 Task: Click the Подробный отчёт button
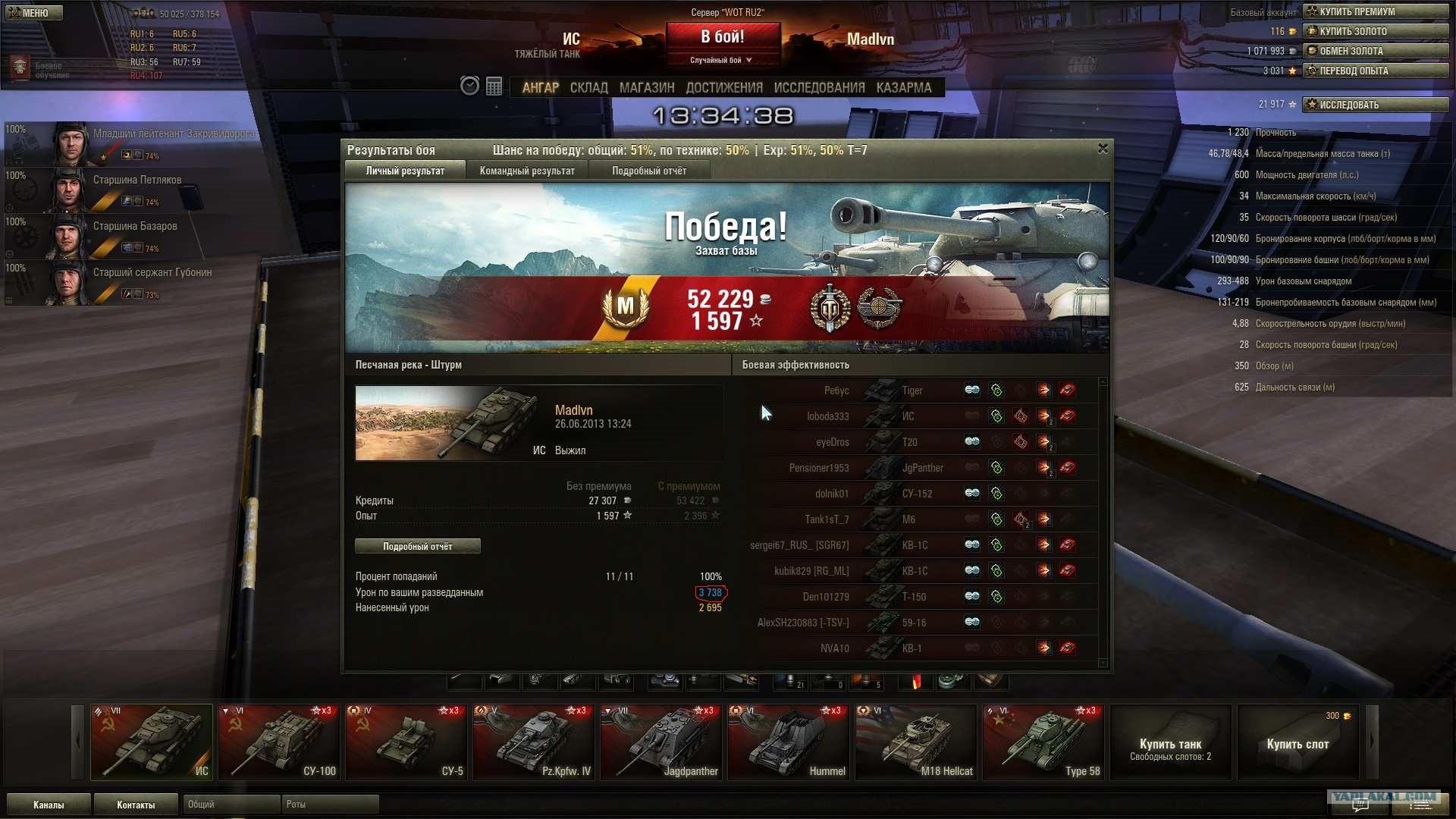417,547
